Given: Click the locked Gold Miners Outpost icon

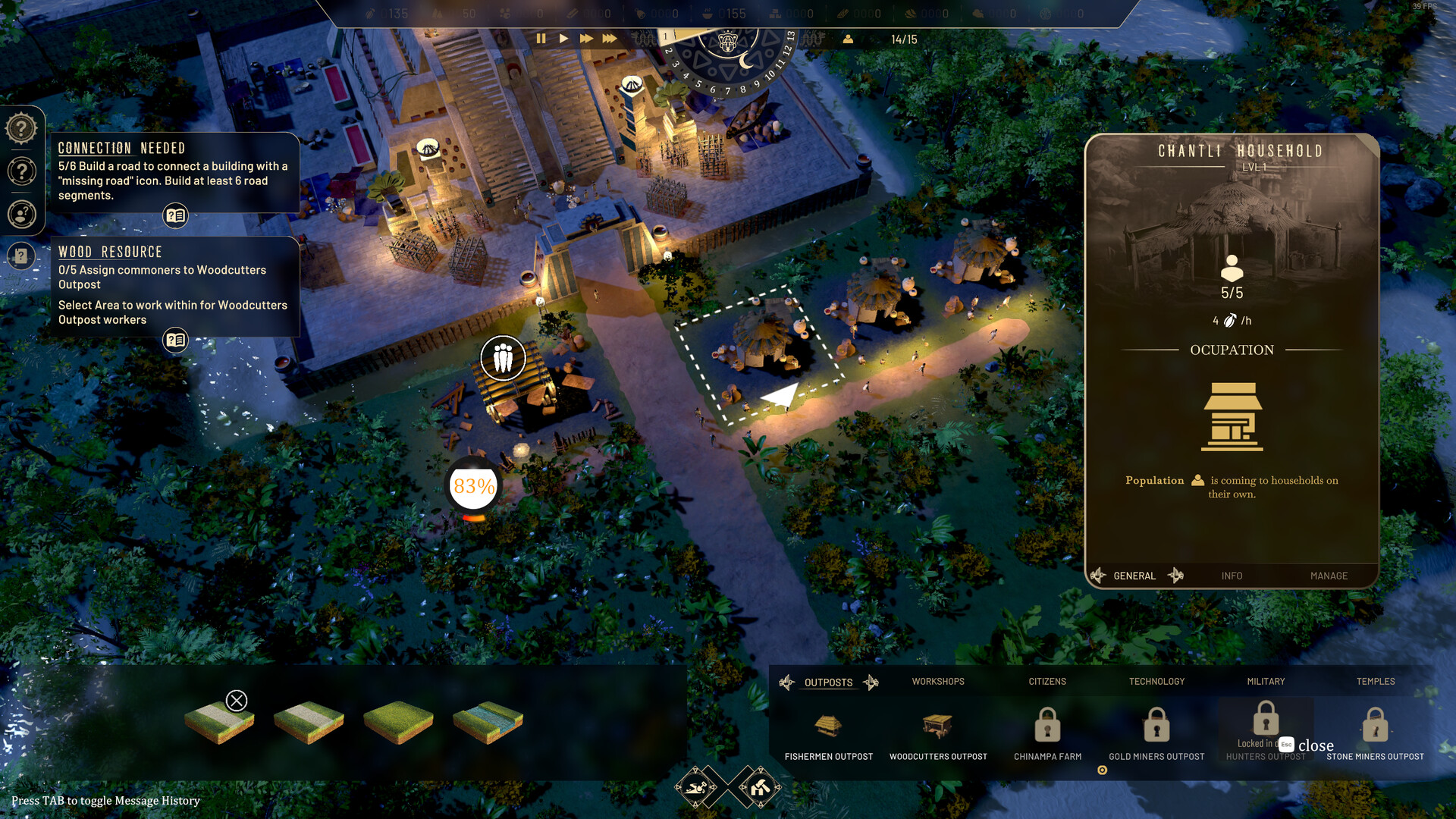Looking at the screenshot, I should click(1156, 726).
